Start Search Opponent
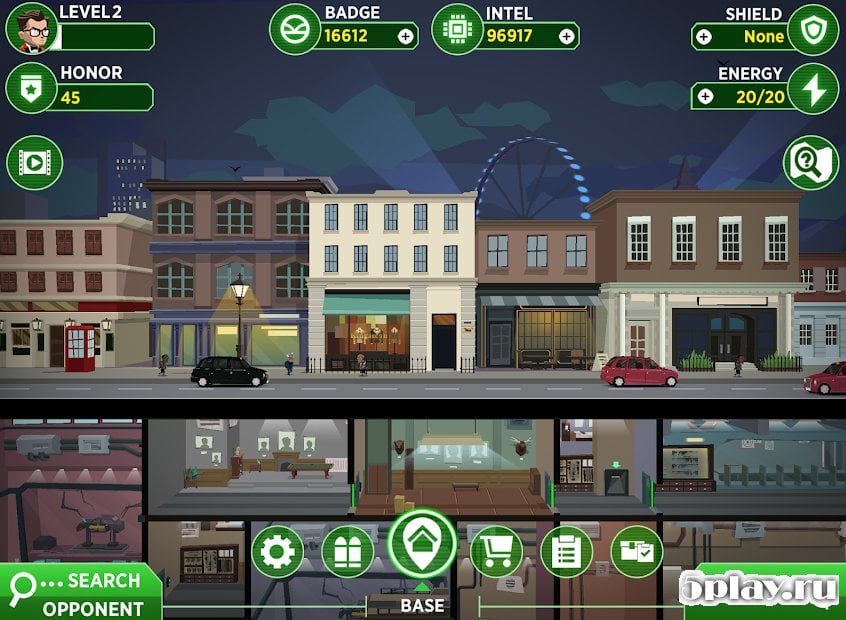Screen dimensions: 846x620 [80, 593]
